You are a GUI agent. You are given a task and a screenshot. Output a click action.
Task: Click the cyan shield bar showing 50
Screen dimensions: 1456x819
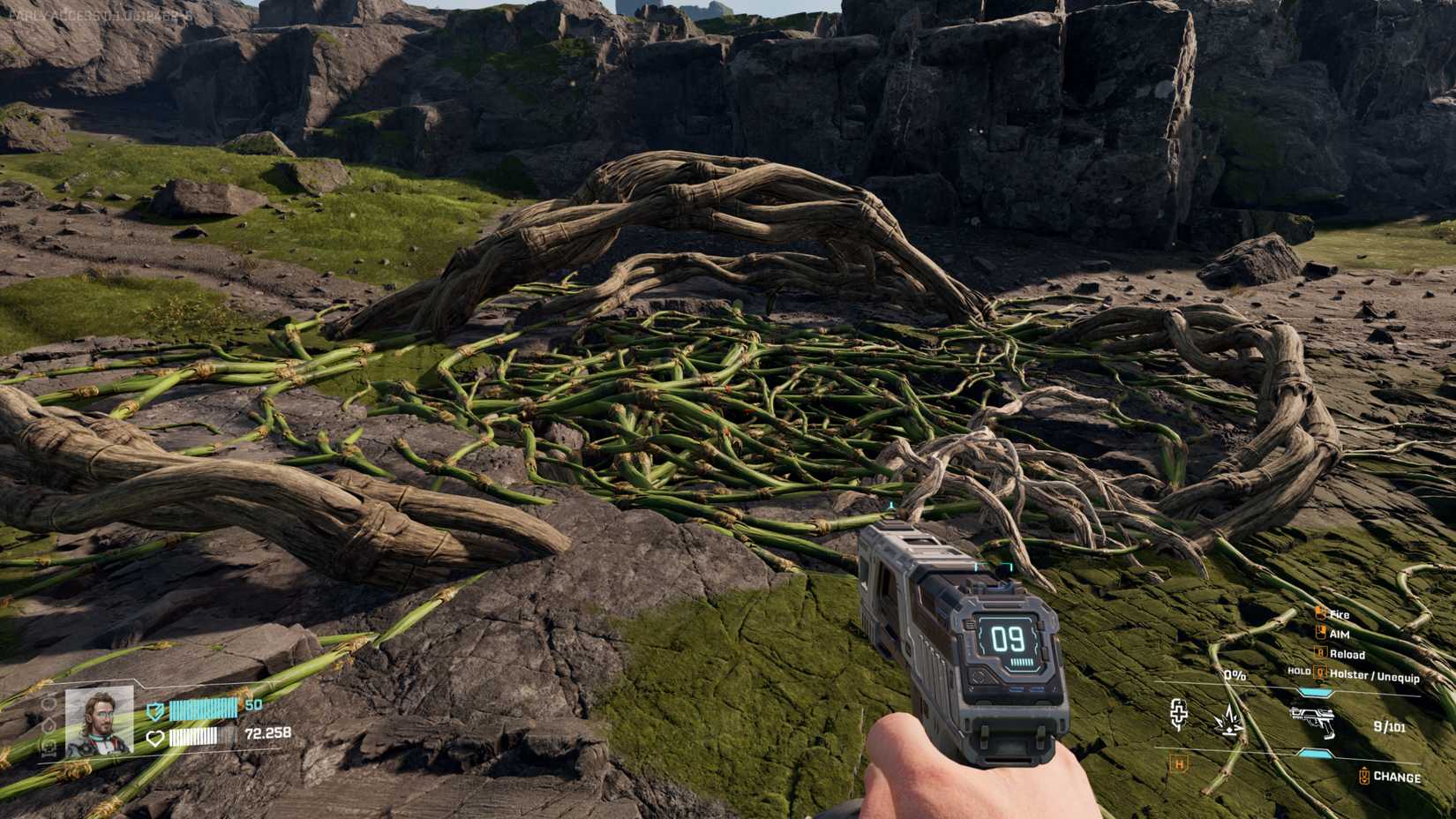point(204,710)
